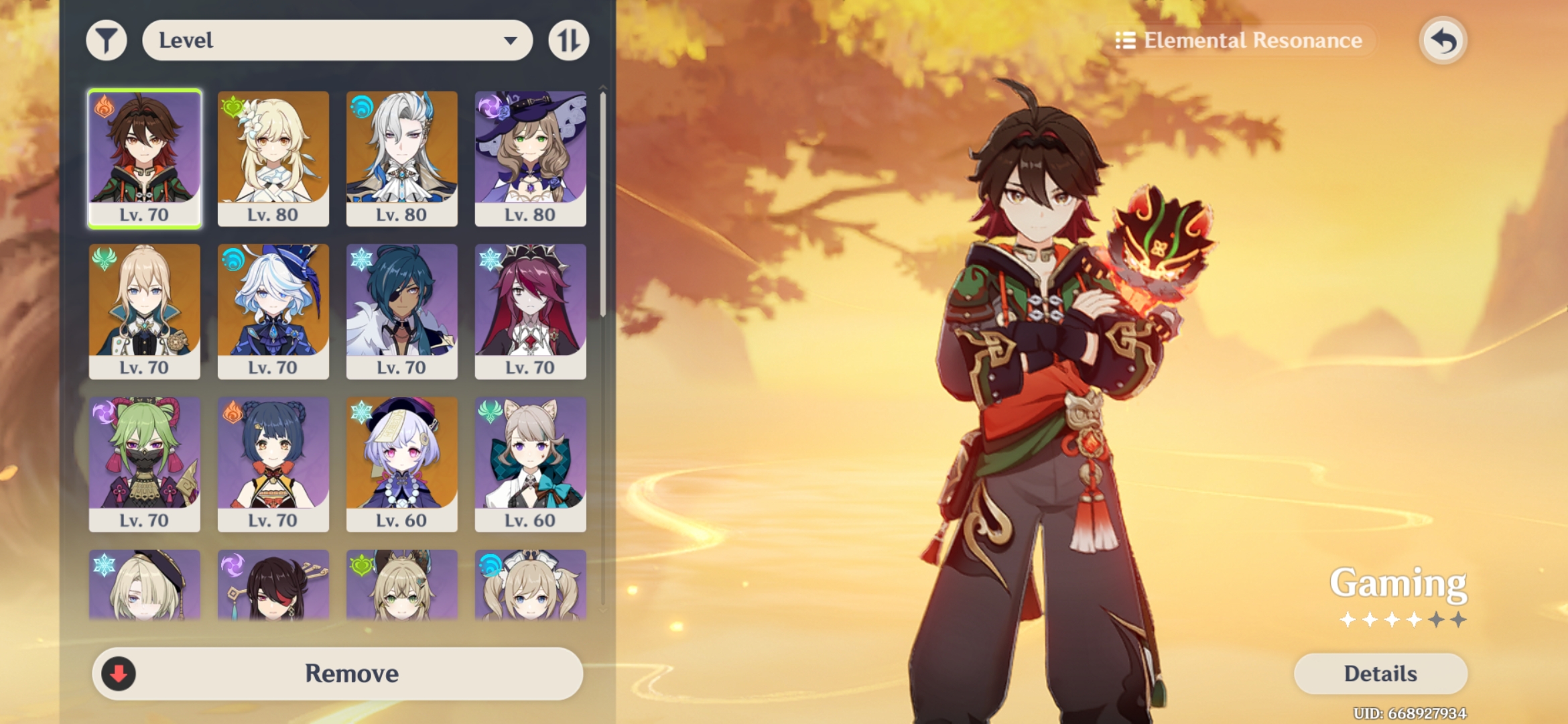Click the sort order arrows icon
Screen dimensions: 1568x724
[568, 40]
